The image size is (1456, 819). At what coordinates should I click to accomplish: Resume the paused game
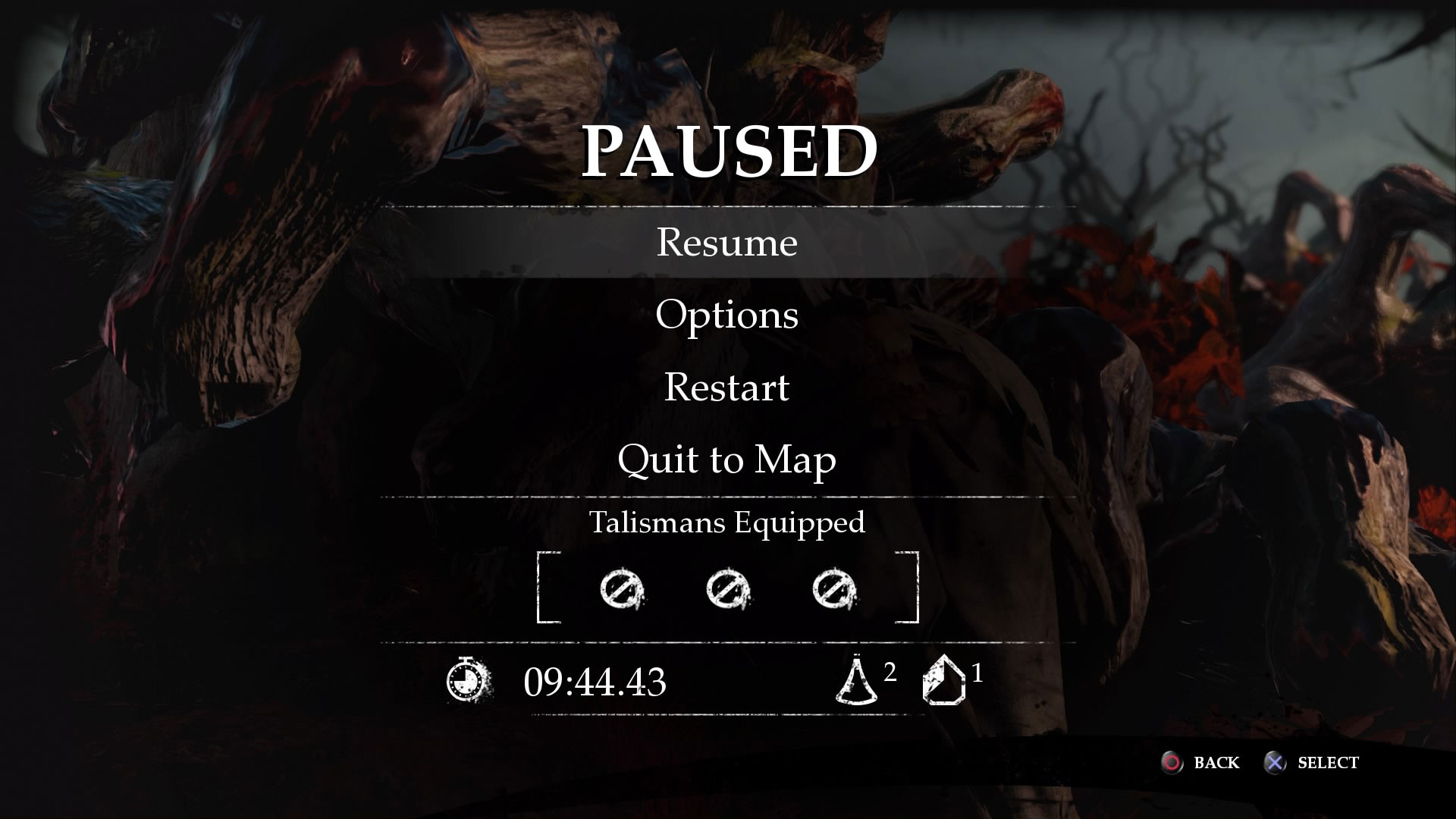[x=726, y=243]
